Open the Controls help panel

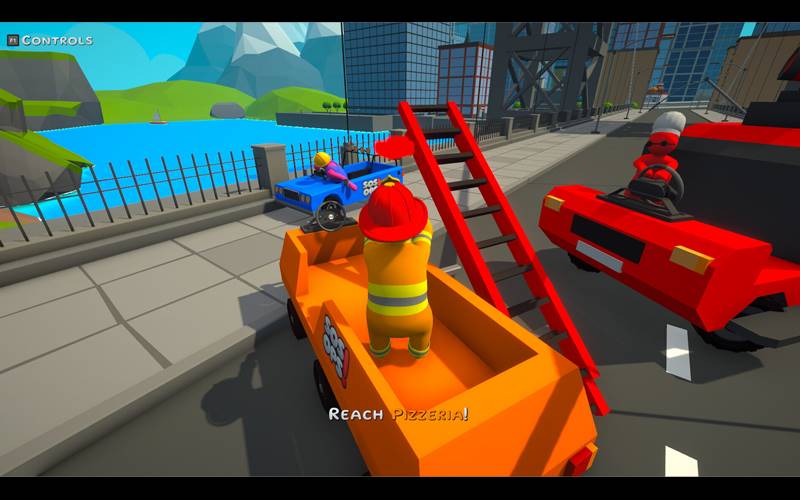pos(49,40)
